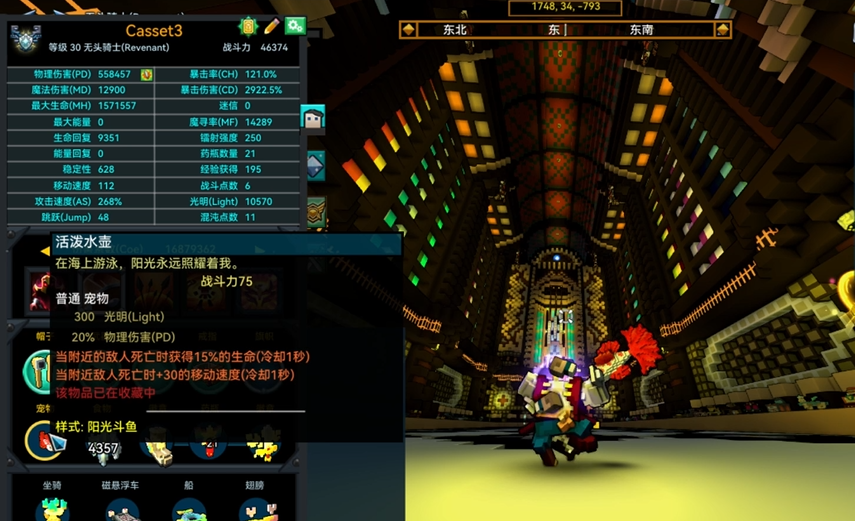
Task: Select the red character skill icon
Action: coord(40,291)
